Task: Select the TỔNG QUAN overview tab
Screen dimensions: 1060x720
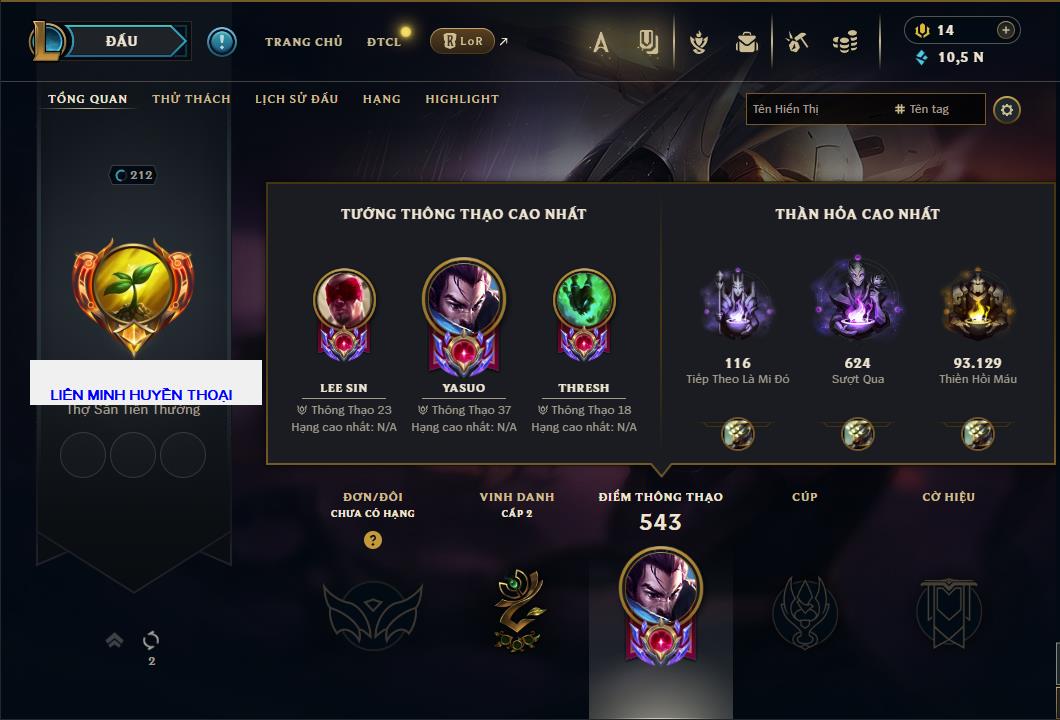Action: [88, 99]
